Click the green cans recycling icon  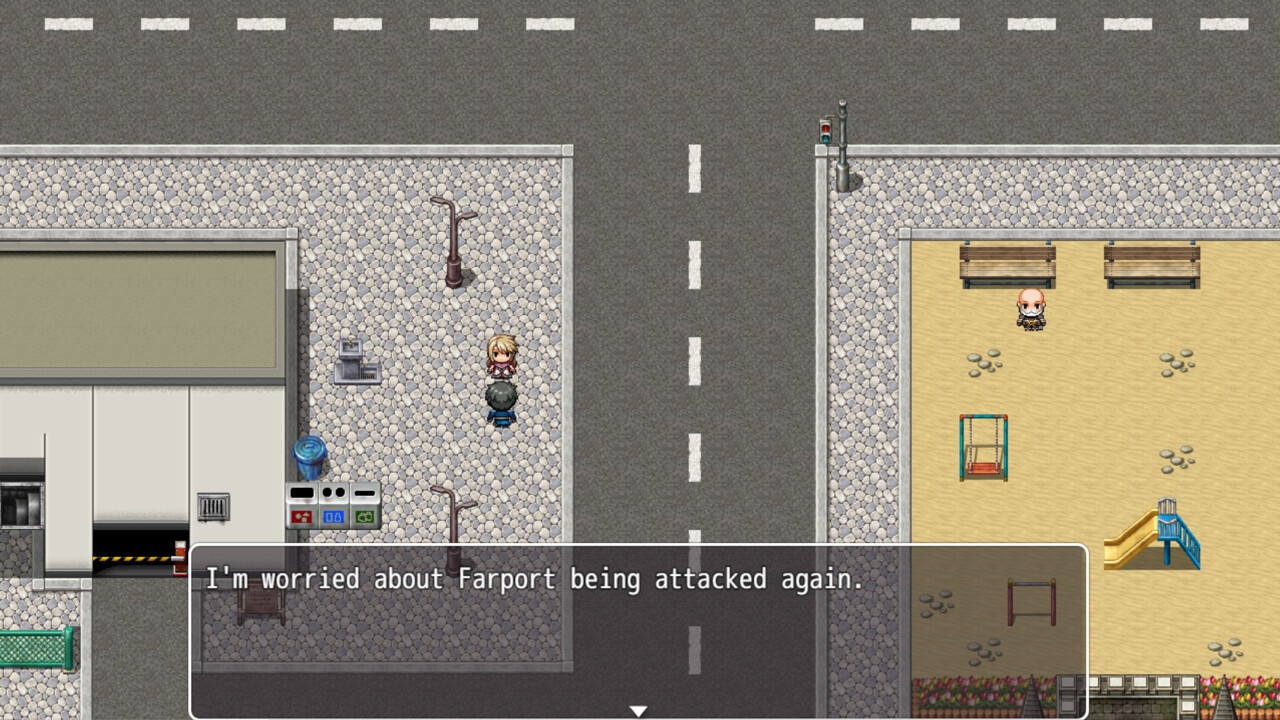364,515
